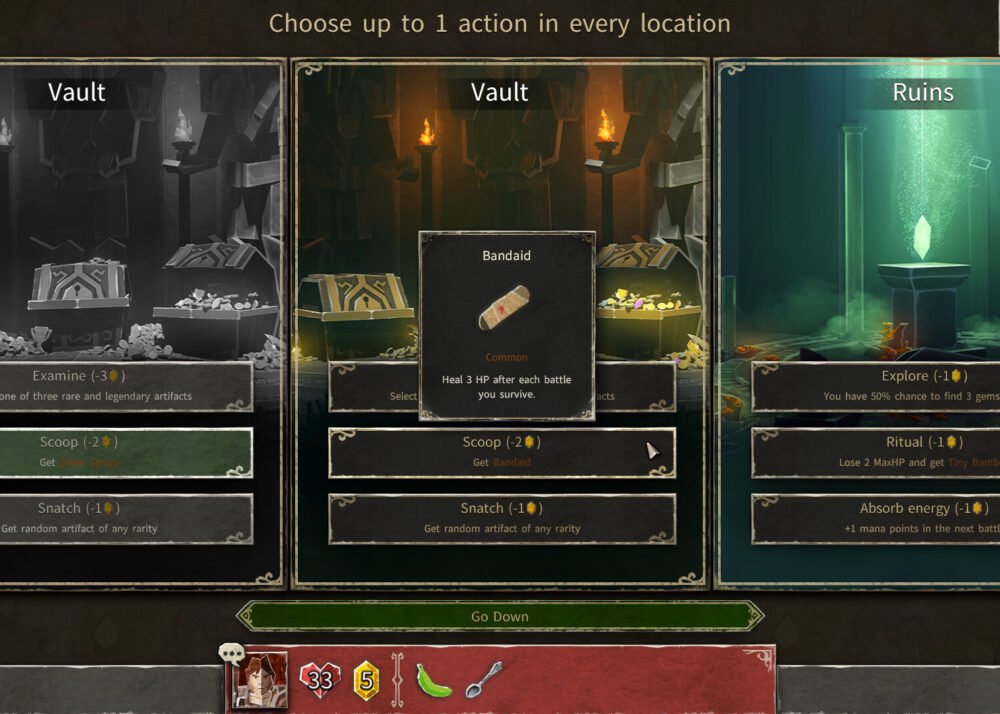The width and height of the screenshot is (1000, 714).
Task: Select Snatch in the torch-lit Vault
Action: click(x=501, y=518)
